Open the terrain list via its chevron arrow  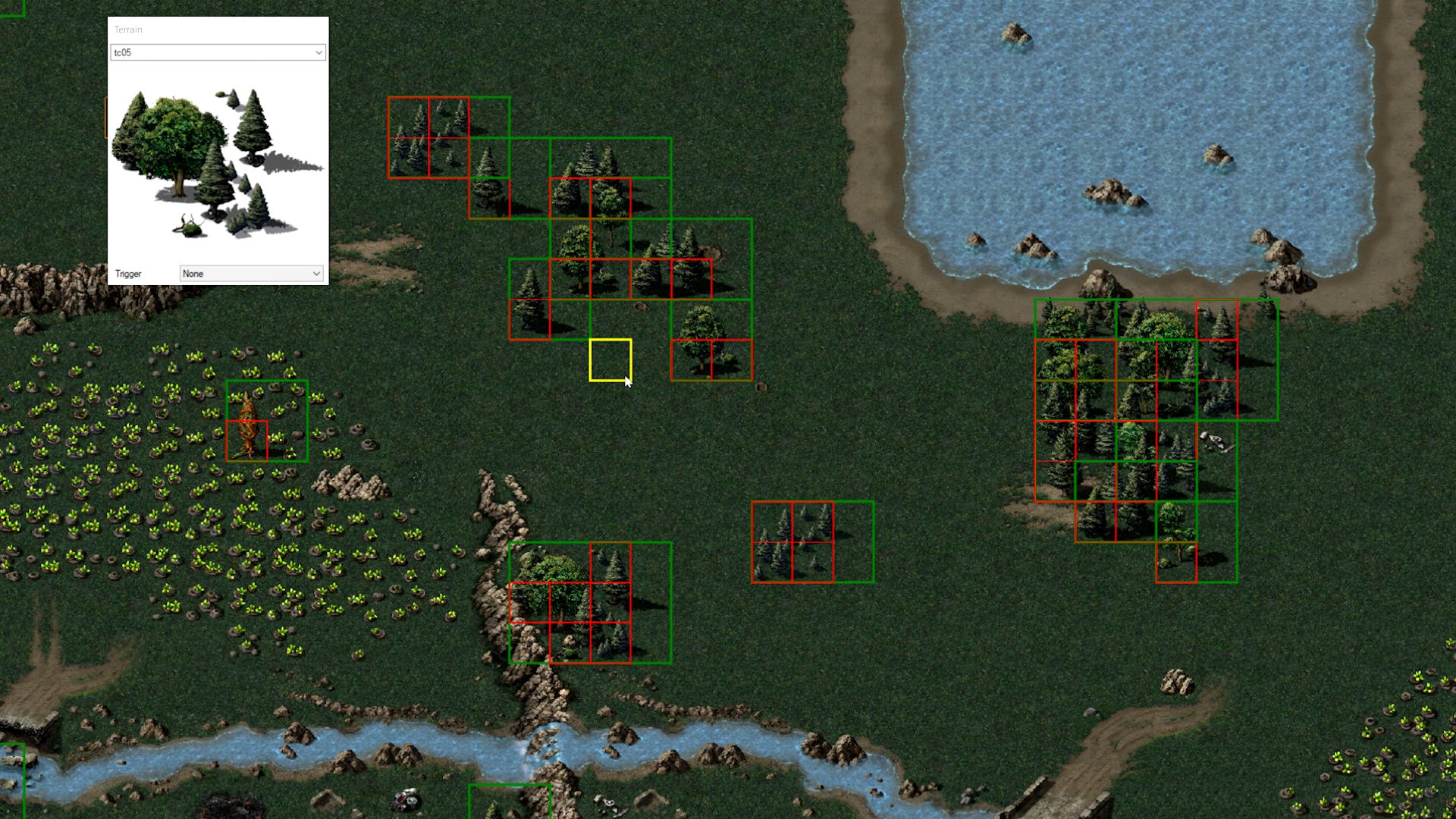(x=318, y=52)
